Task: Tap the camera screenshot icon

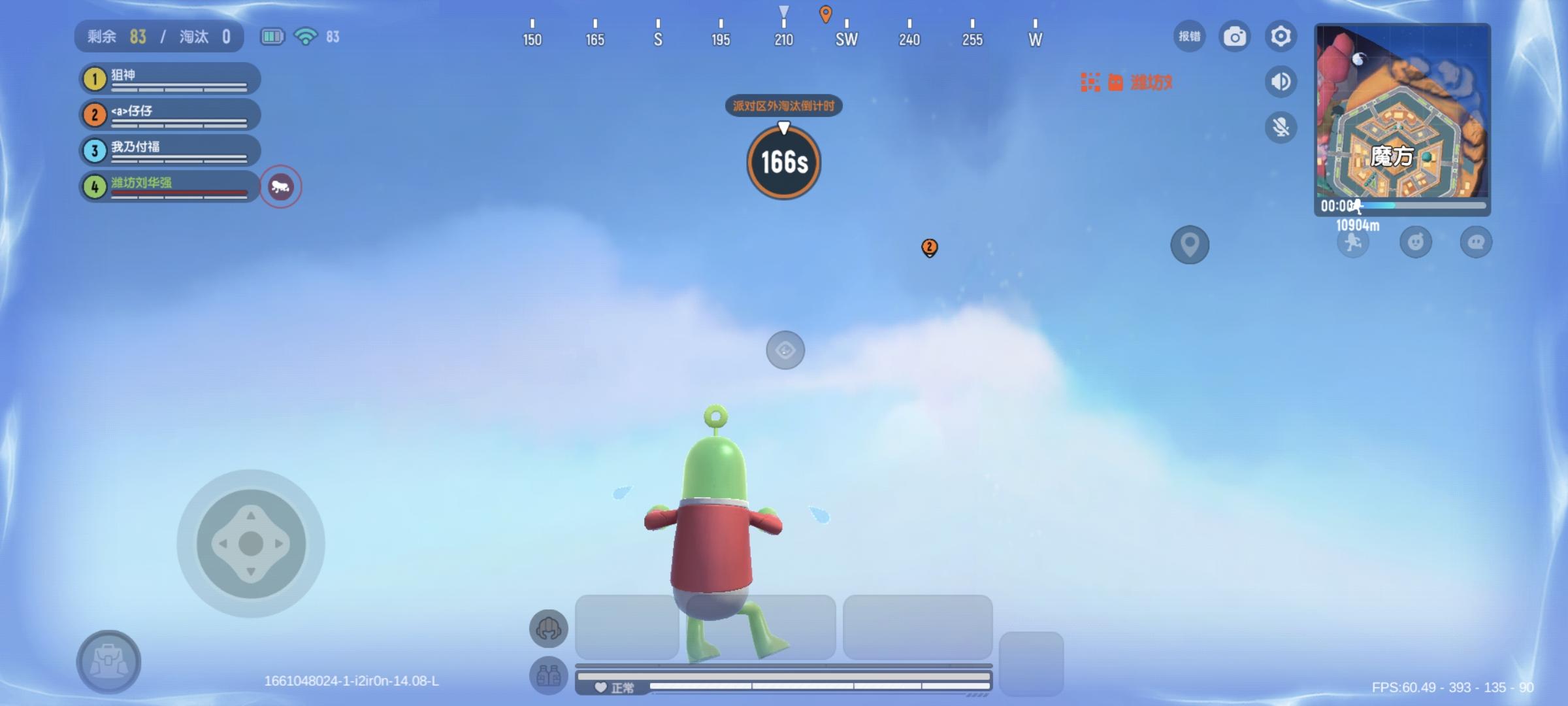Action: 1234,37
